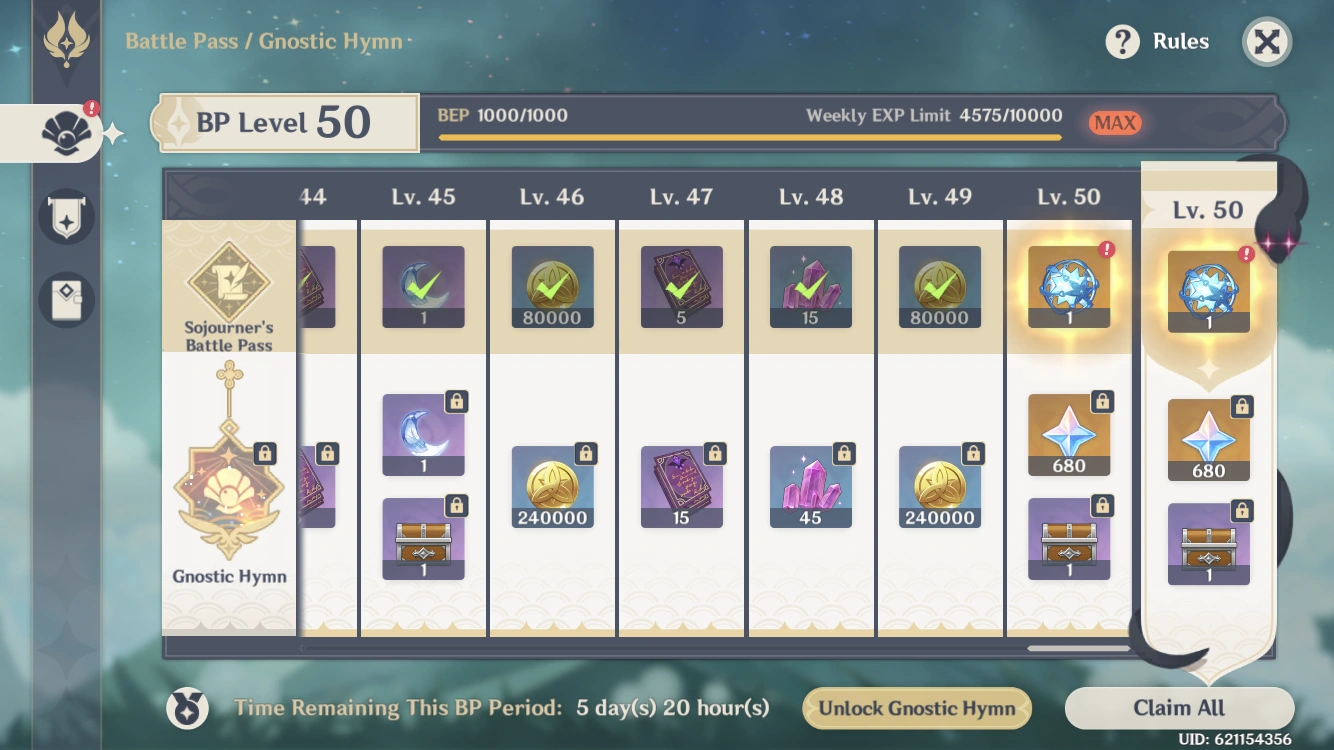Open the bookmarked events icon in sidebar
Image resolution: width=1334 pixels, height=750 pixels.
(x=66, y=298)
